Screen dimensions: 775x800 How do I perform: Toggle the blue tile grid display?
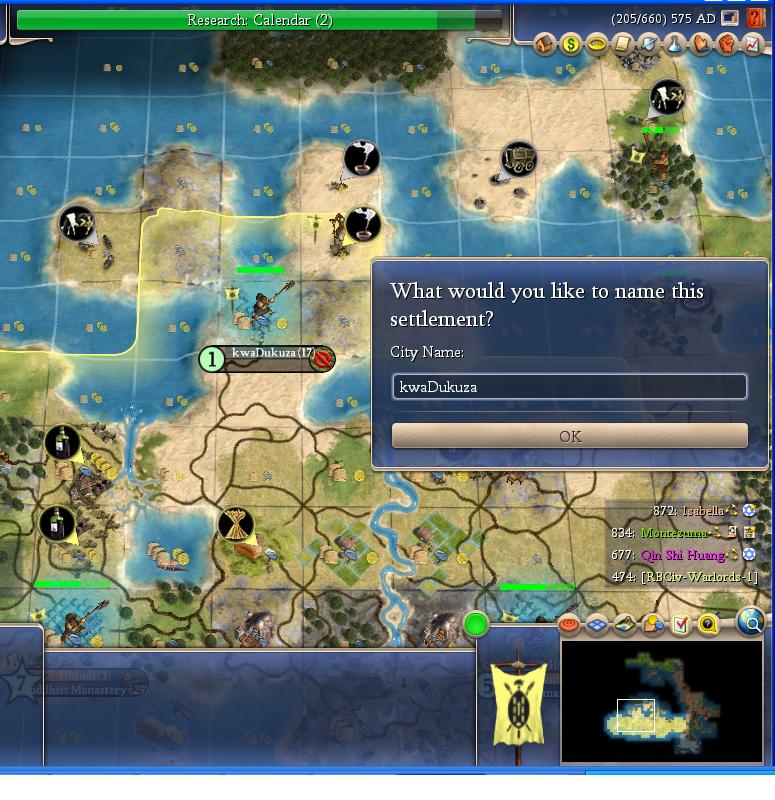pos(597,625)
